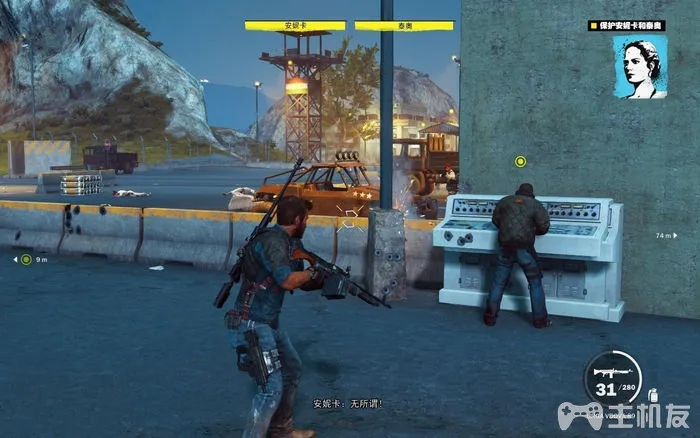Click the woman's portrait in the objective tracker
The image size is (700, 438).
coord(639,67)
